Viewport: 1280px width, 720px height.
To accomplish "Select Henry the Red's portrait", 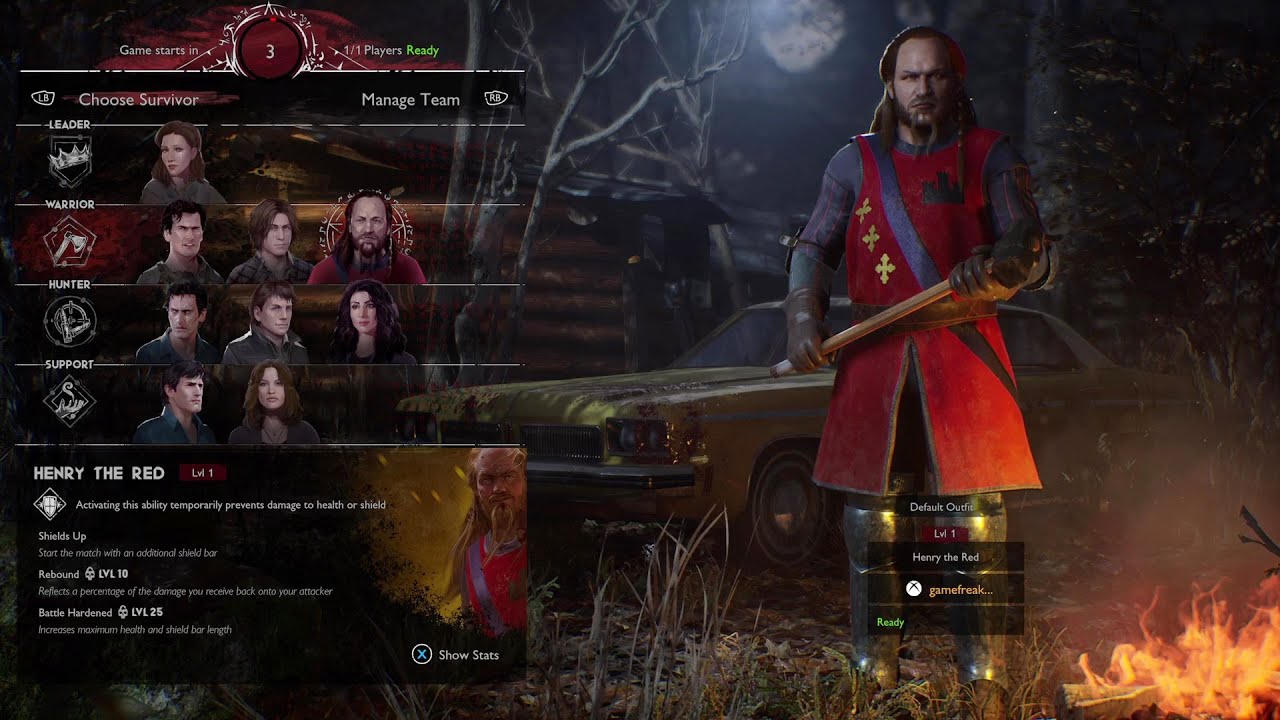I will pyautogui.click(x=365, y=242).
